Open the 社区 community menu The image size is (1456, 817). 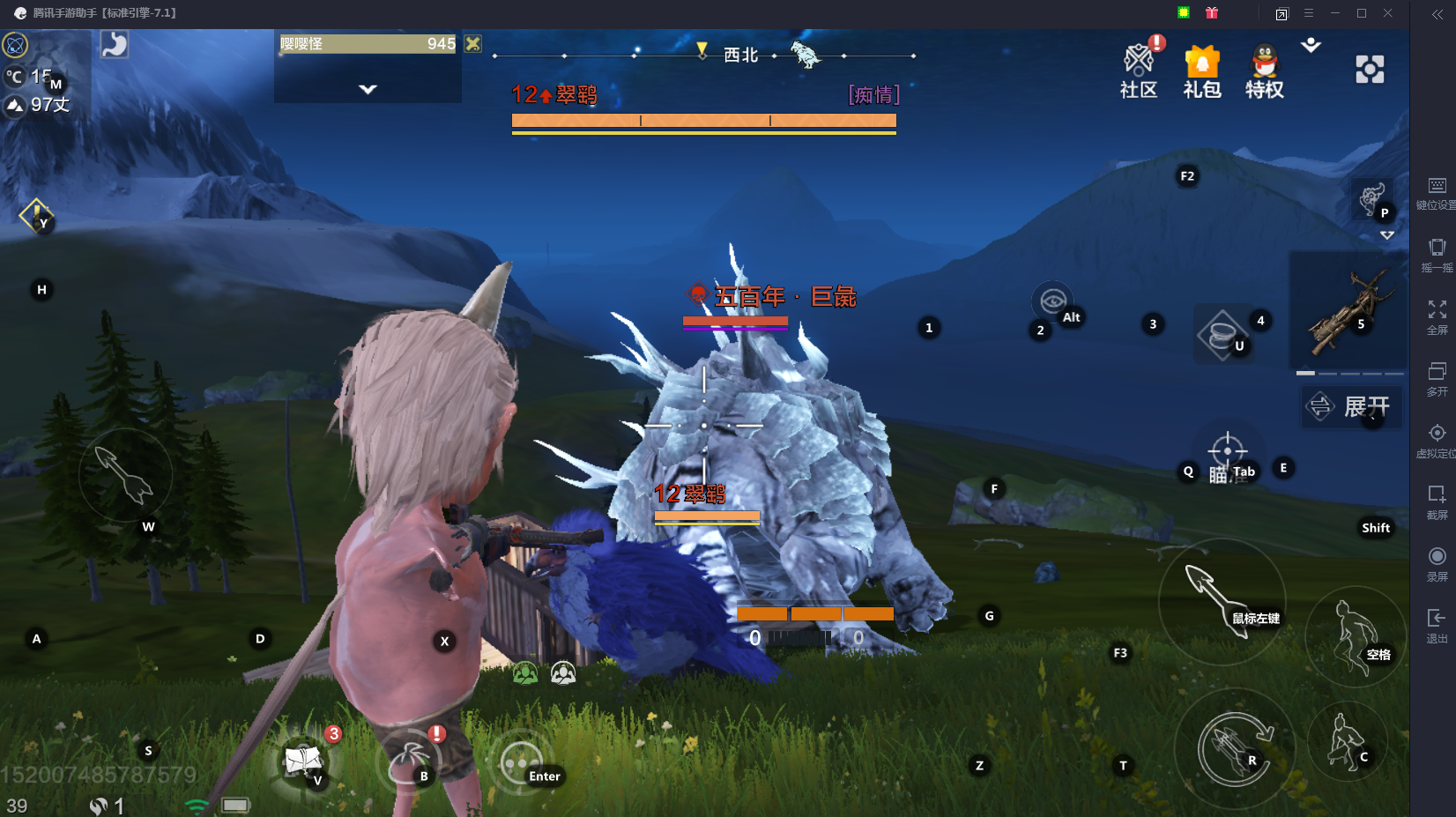tap(1138, 71)
